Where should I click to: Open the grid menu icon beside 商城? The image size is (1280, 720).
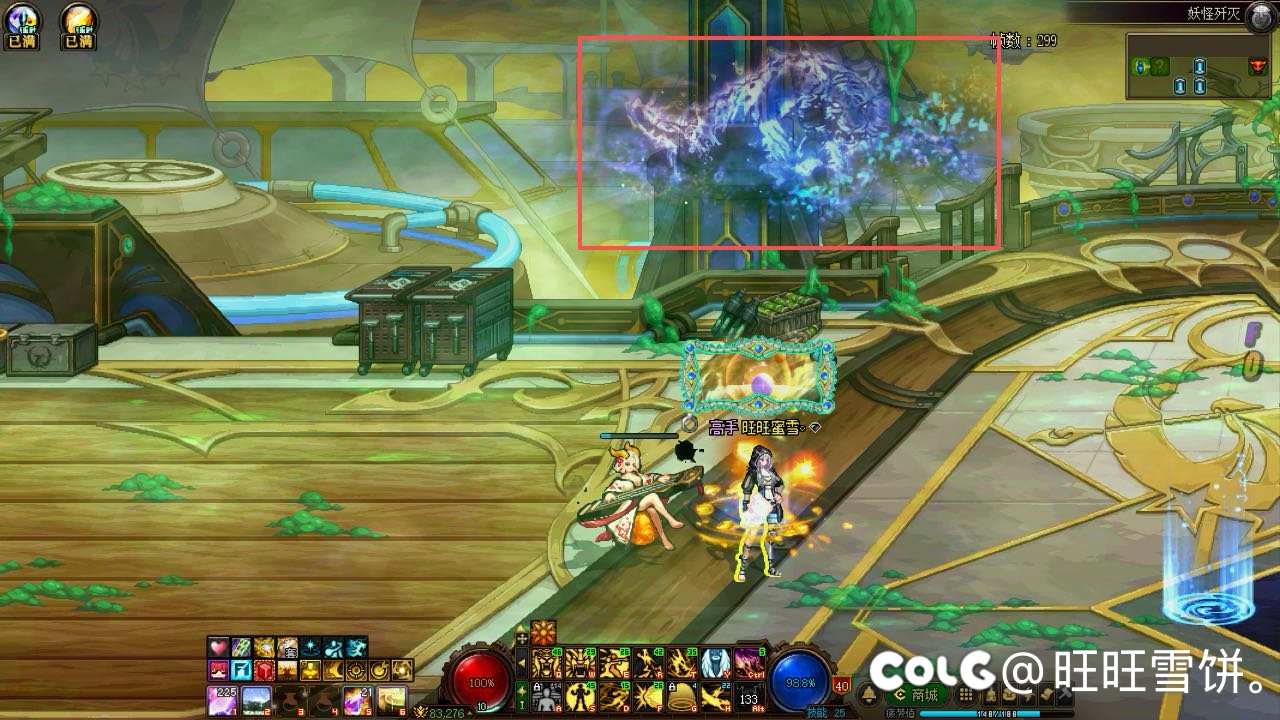tap(967, 695)
